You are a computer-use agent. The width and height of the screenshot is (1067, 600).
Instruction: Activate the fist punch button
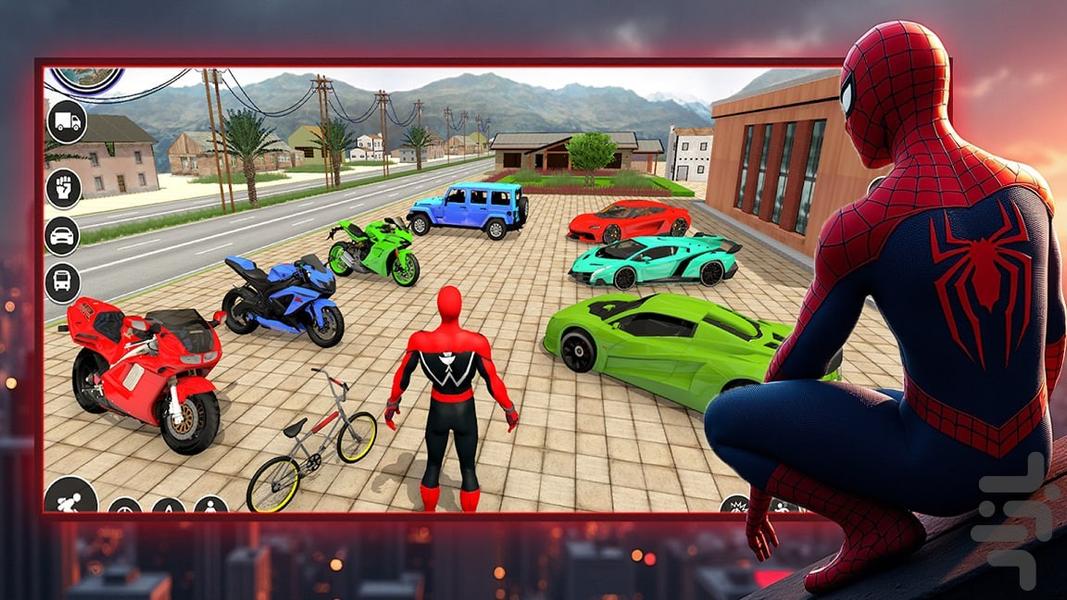click(64, 188)
